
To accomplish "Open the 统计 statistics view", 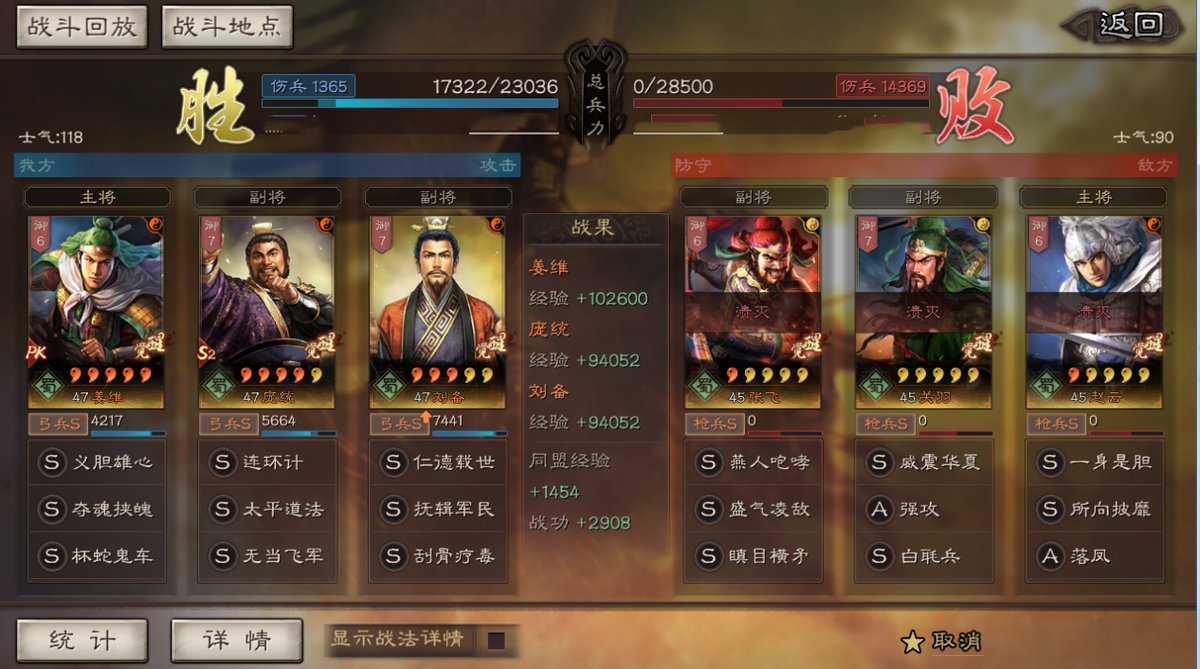I will pyautogui.click(x=82, y=640).
